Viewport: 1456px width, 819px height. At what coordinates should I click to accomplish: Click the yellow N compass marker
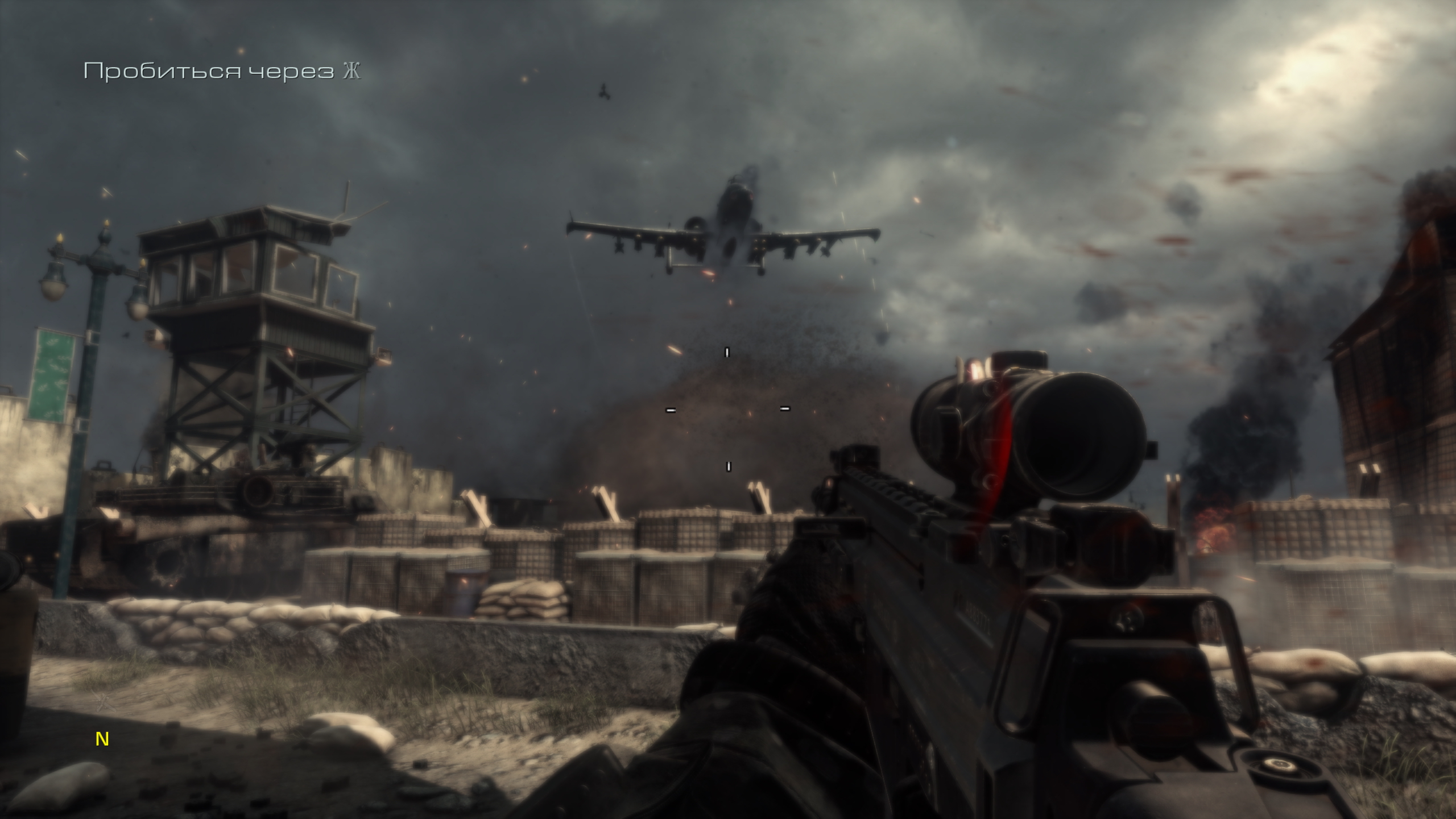(102, 739)
